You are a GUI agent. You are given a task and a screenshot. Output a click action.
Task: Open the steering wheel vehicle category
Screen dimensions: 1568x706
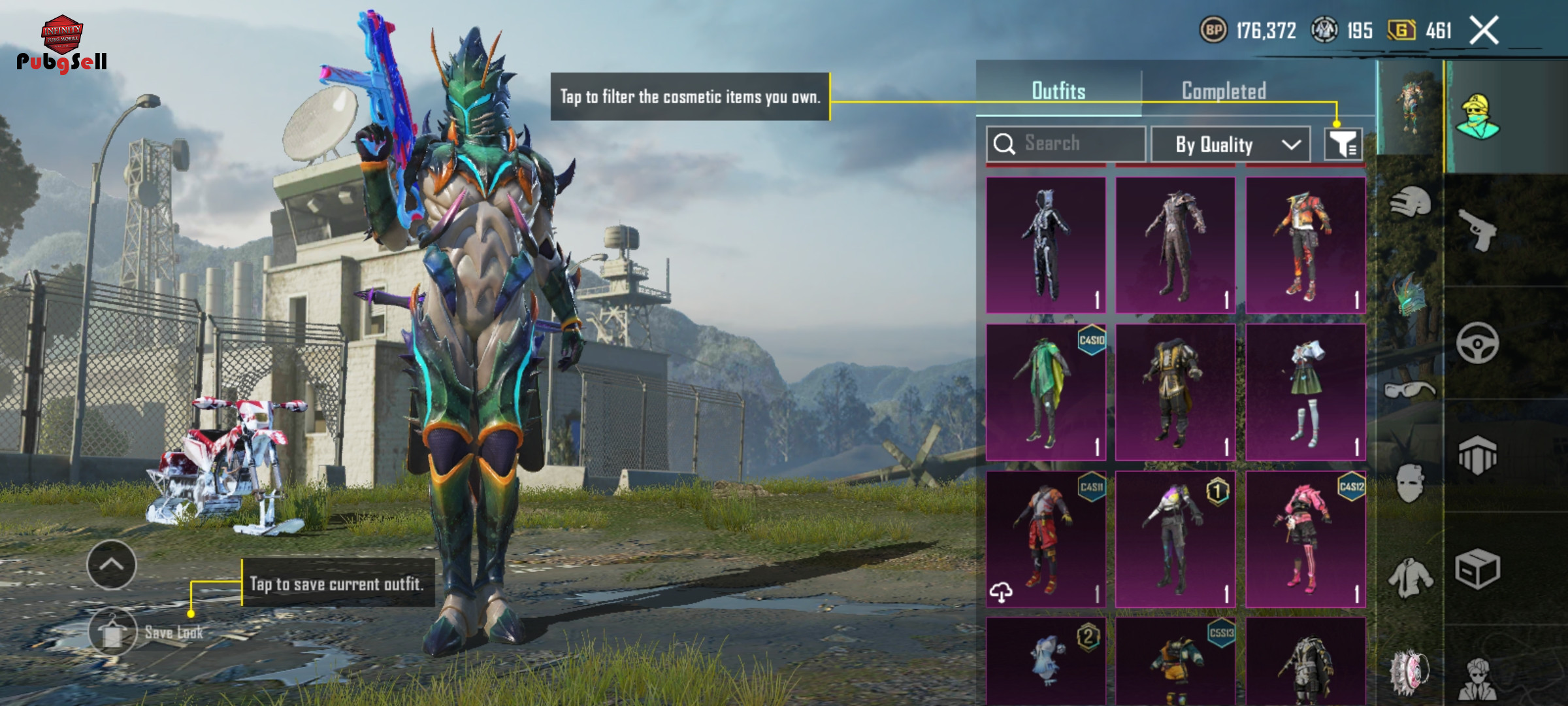pyautogui.click(x=1478, y=343)
